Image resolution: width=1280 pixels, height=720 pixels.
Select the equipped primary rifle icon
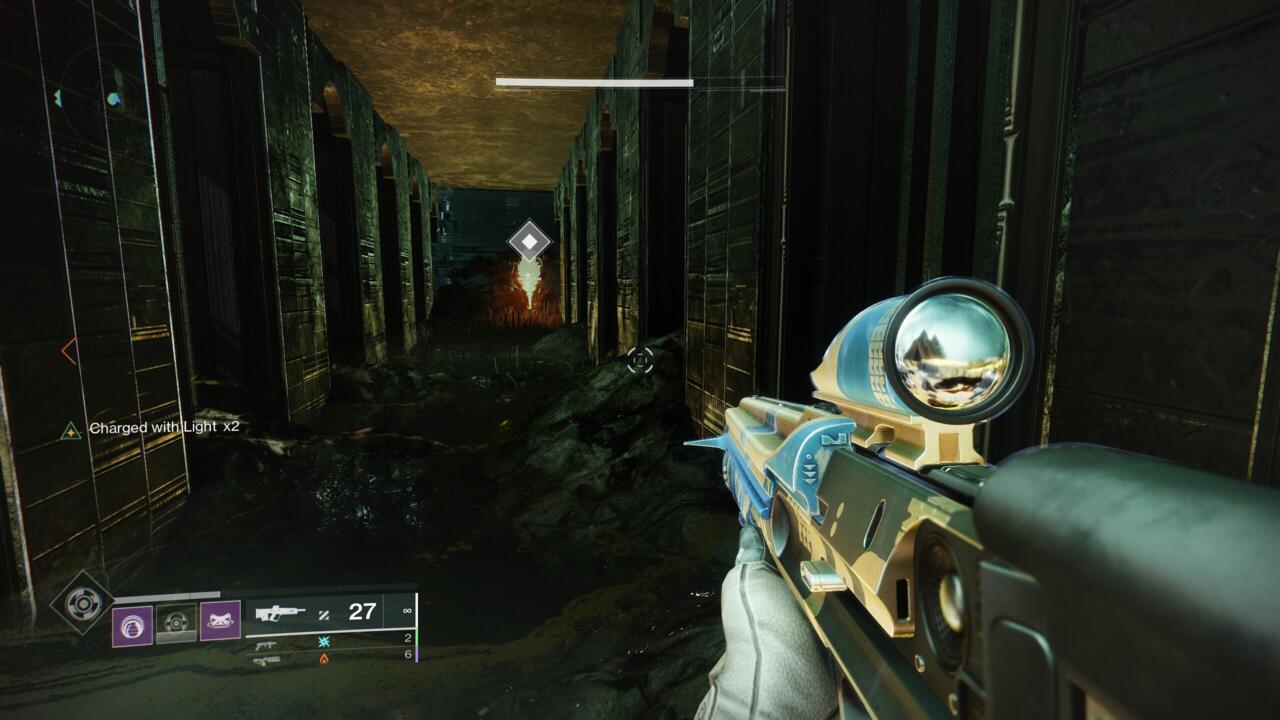coord(281,612)
